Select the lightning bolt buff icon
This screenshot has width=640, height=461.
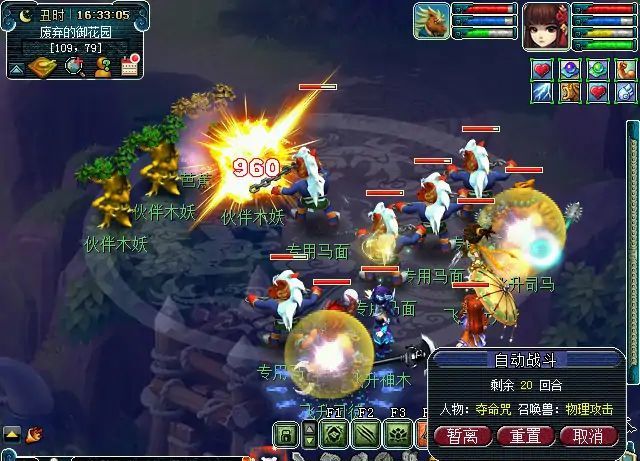tap(541, 92)
